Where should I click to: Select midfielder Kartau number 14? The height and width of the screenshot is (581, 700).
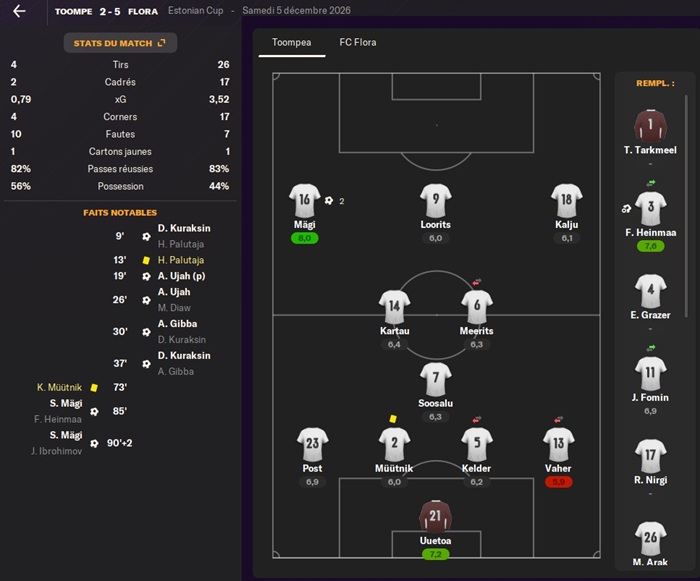pyautogui.click(x=394, y=306)
